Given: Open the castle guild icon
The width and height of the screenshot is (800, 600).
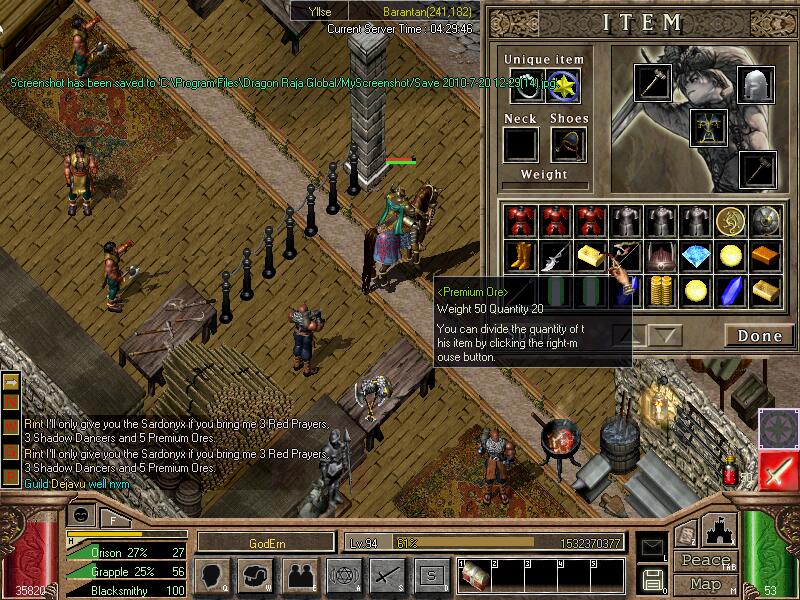Looking at the screenshot, I should pos(721,533).
